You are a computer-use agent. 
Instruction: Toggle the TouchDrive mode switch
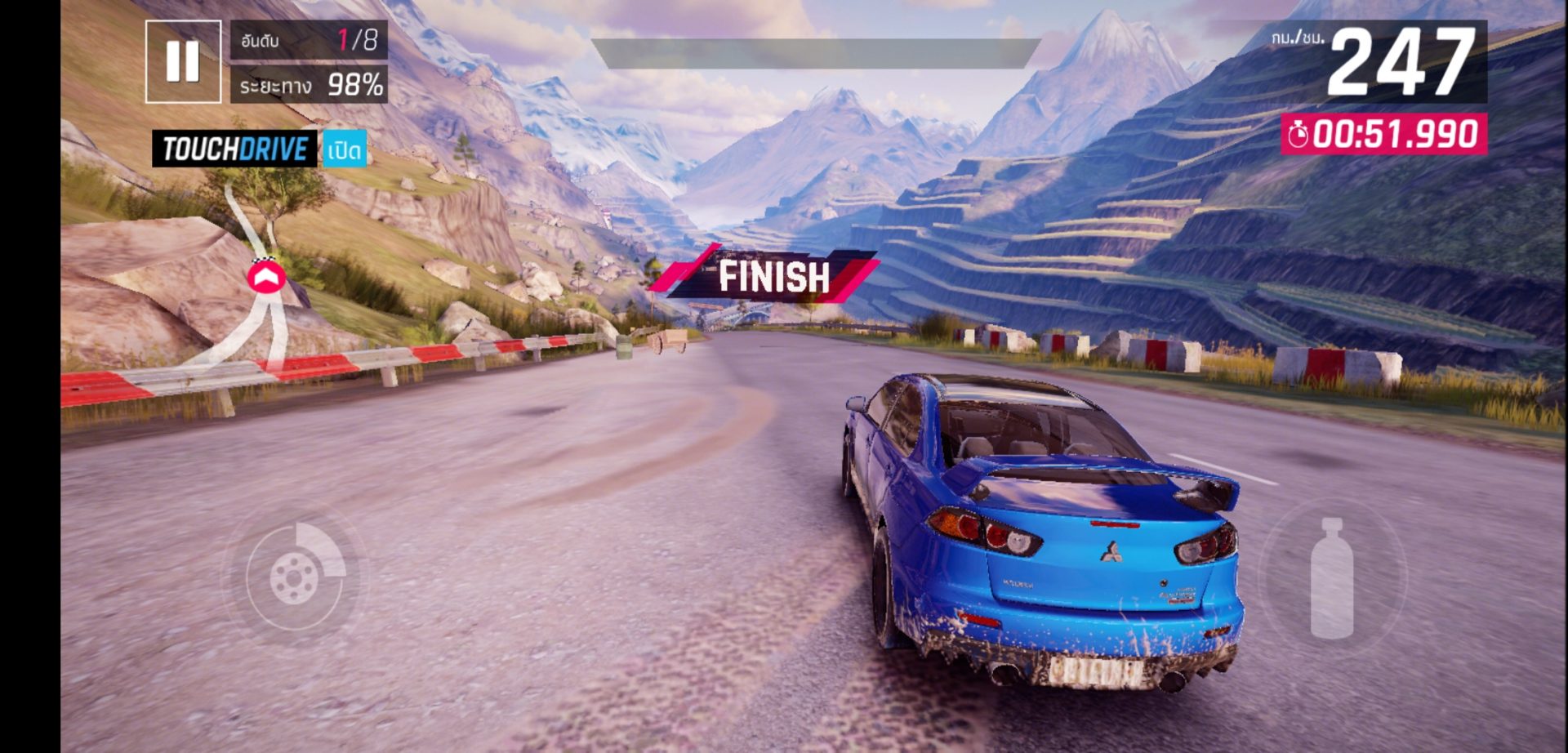pos(344,149)
